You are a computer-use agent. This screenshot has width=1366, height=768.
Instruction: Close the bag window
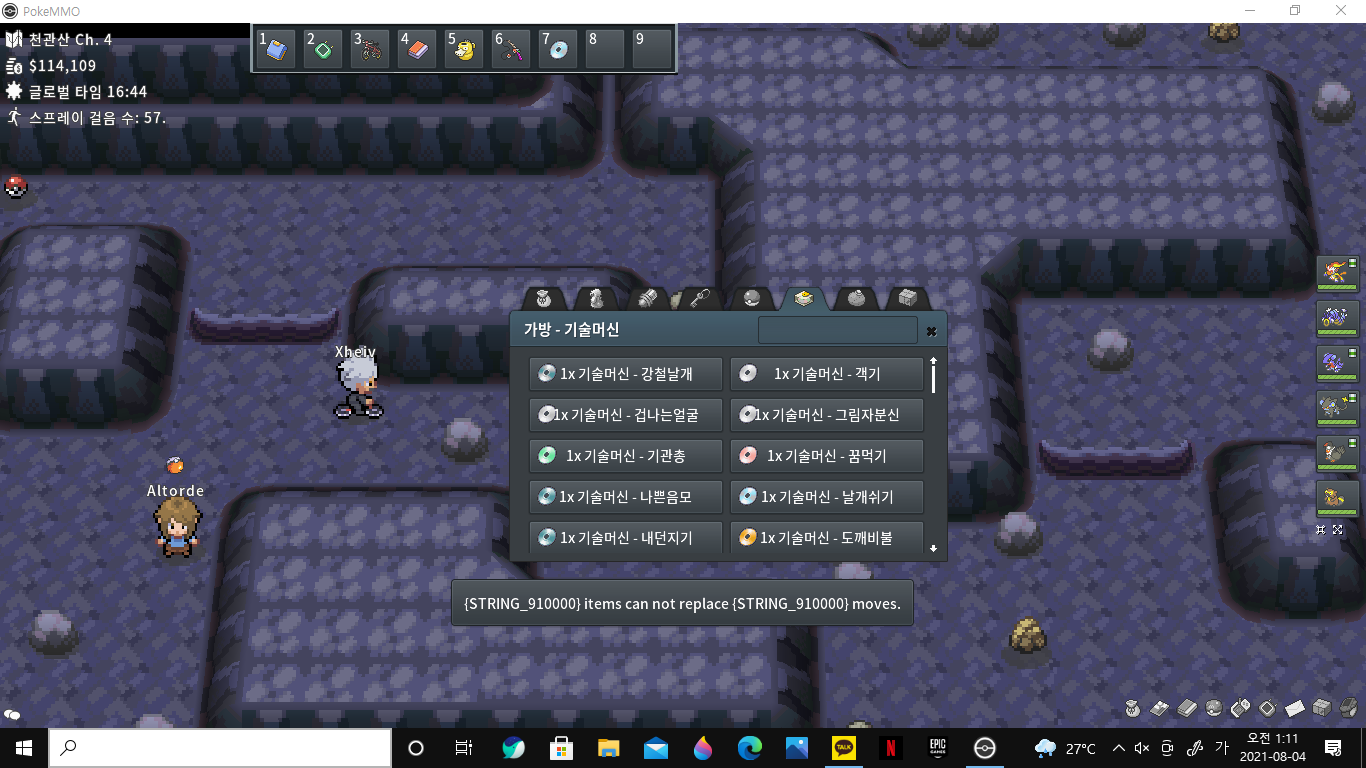pyautogui.click(x=931, y=331)
